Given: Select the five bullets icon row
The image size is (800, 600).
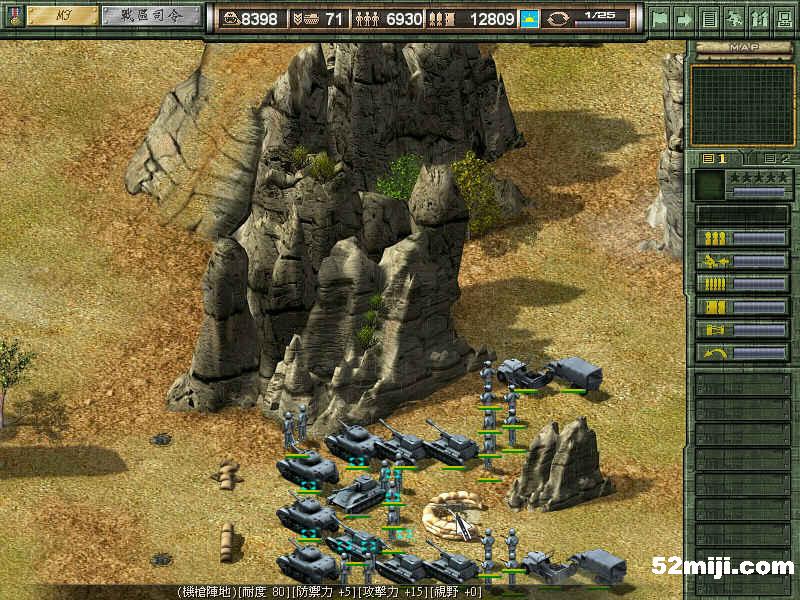Looking at the screenshot, I should [x=742, y=284].
